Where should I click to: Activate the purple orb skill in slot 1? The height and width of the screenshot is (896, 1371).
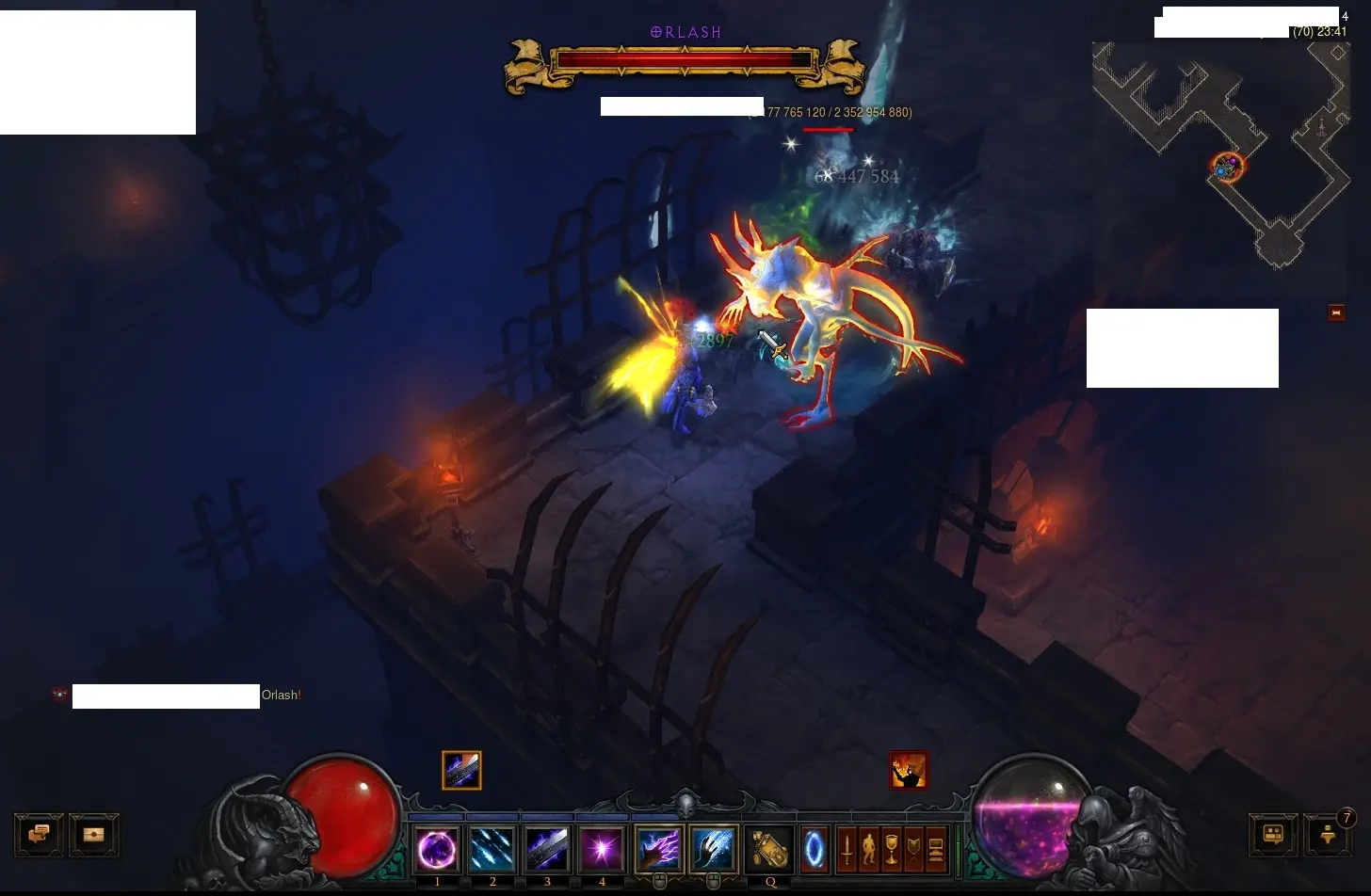coord(437,851)
